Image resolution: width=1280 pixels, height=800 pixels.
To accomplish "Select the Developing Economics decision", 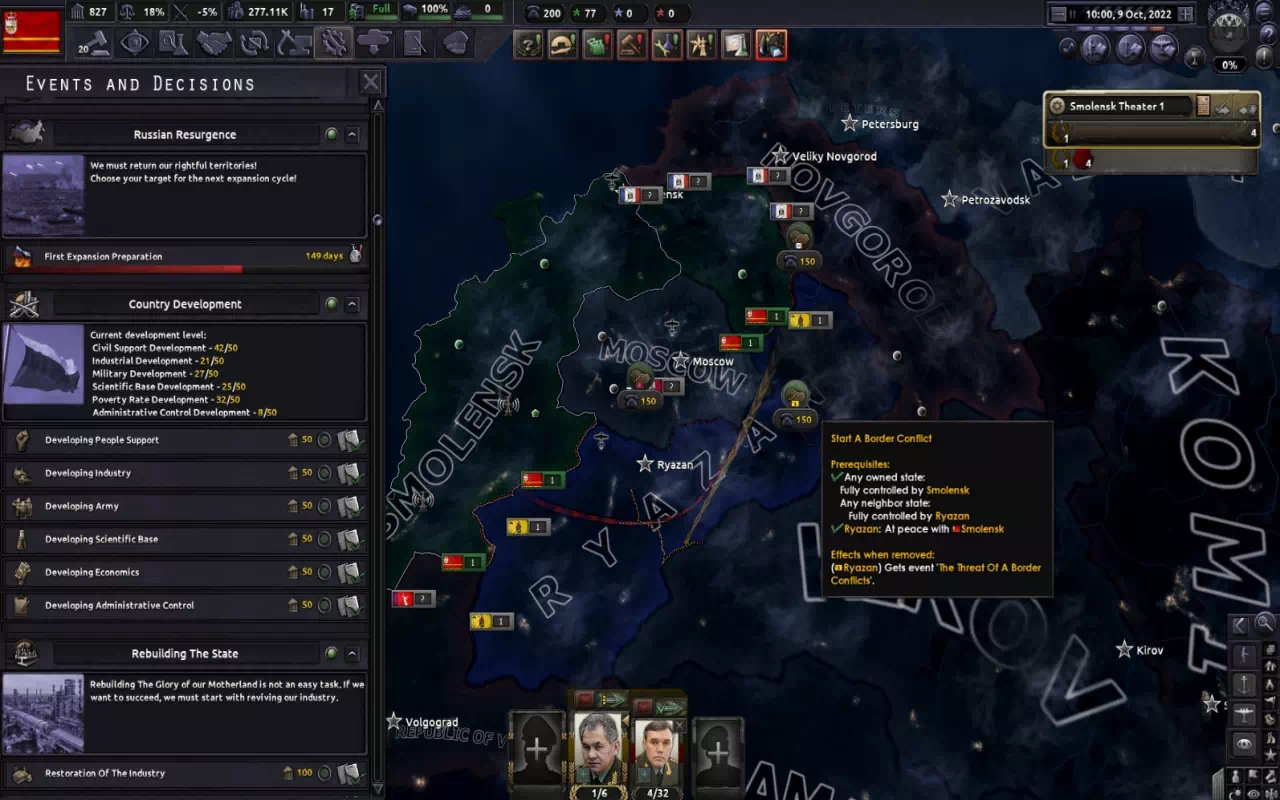I will pyautogui.click(x=349, y=572).
